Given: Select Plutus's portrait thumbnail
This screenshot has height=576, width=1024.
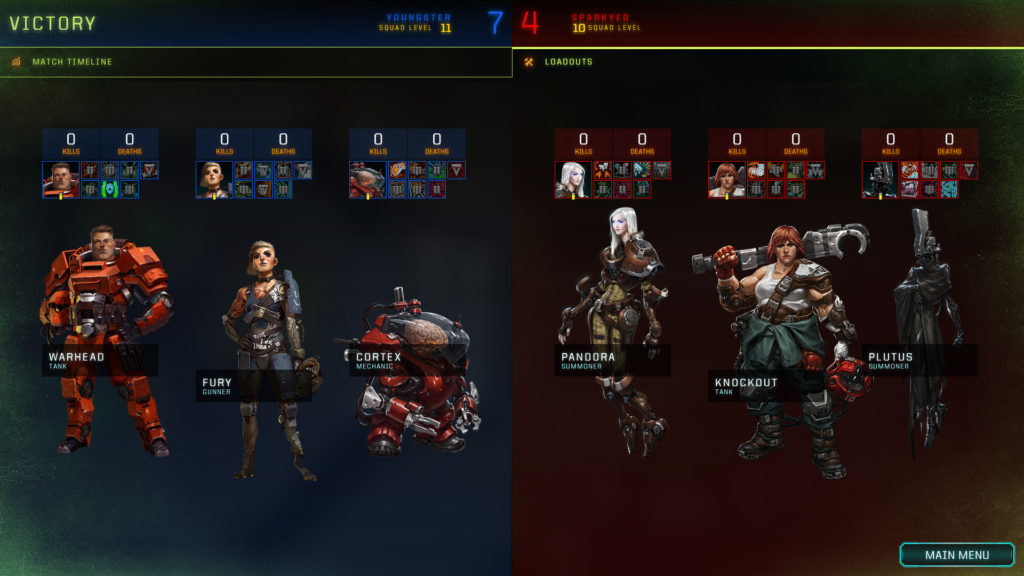Looking at the screenshot, I should tap(881, 179).
